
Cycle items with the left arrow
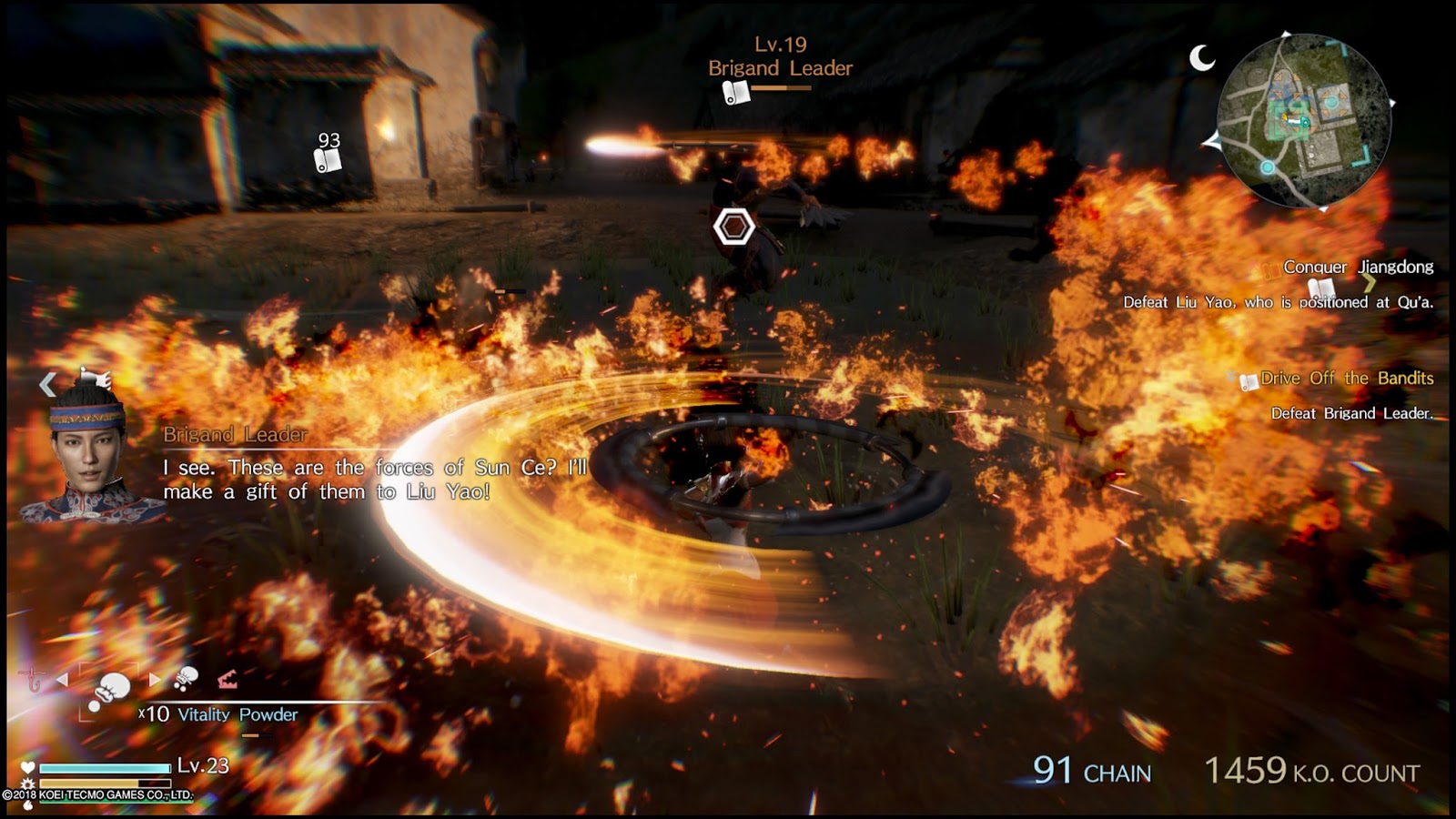[62, 679]
